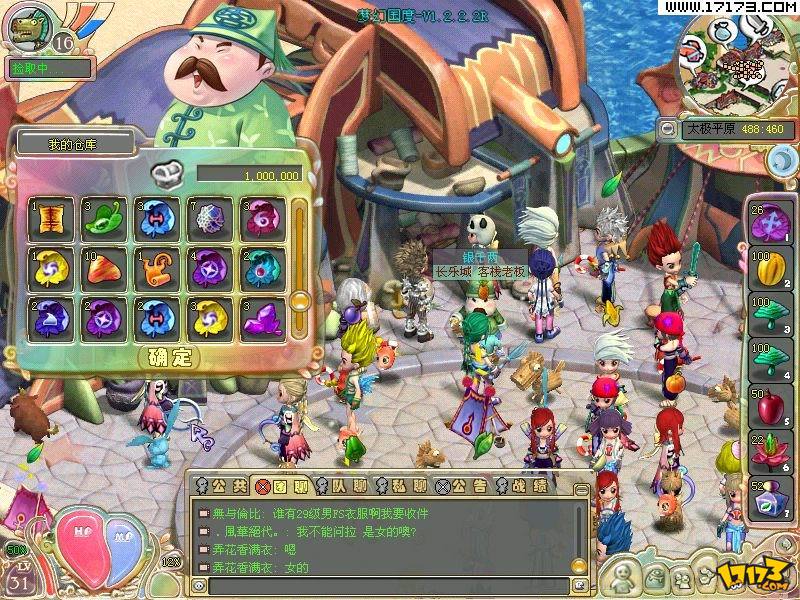
Task: Select the spider web item slot
Action: pyautogui.click(x=209, y=219)
